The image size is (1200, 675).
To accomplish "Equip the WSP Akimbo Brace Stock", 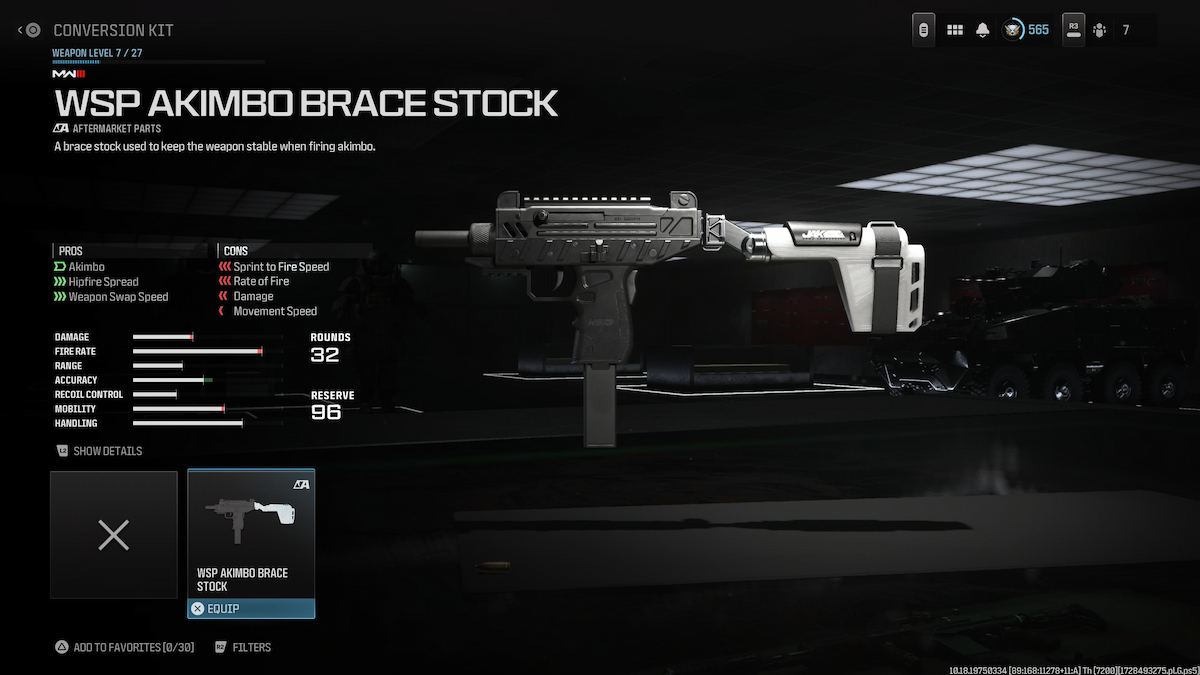I will 250,608.
